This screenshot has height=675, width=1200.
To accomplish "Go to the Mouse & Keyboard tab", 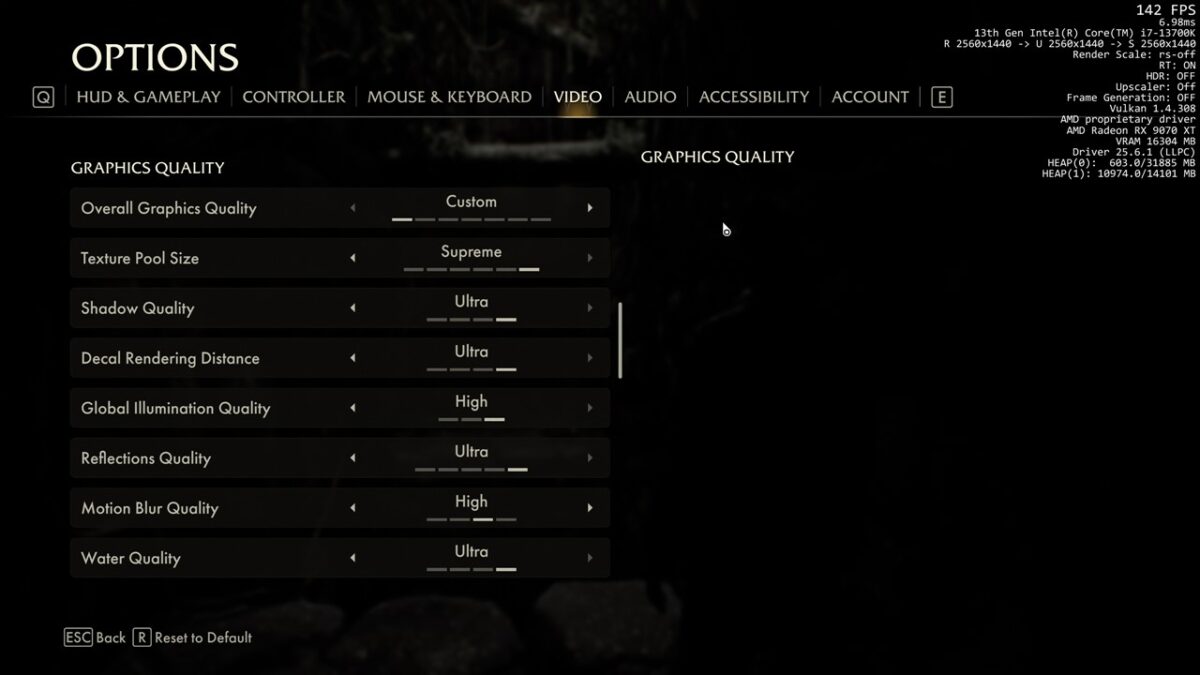I will point(449,97).
